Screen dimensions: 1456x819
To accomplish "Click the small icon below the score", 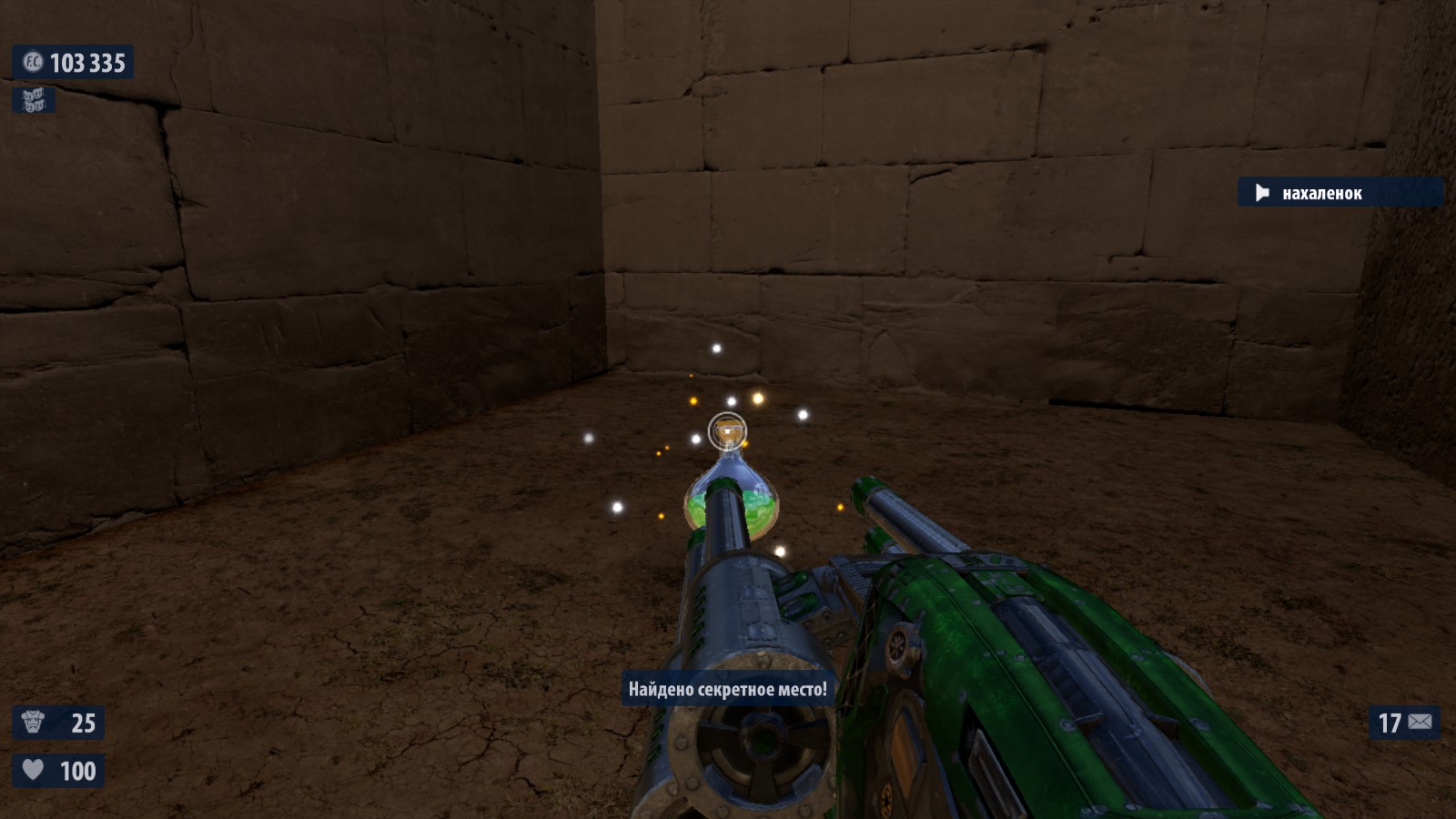I will point(34,100).
